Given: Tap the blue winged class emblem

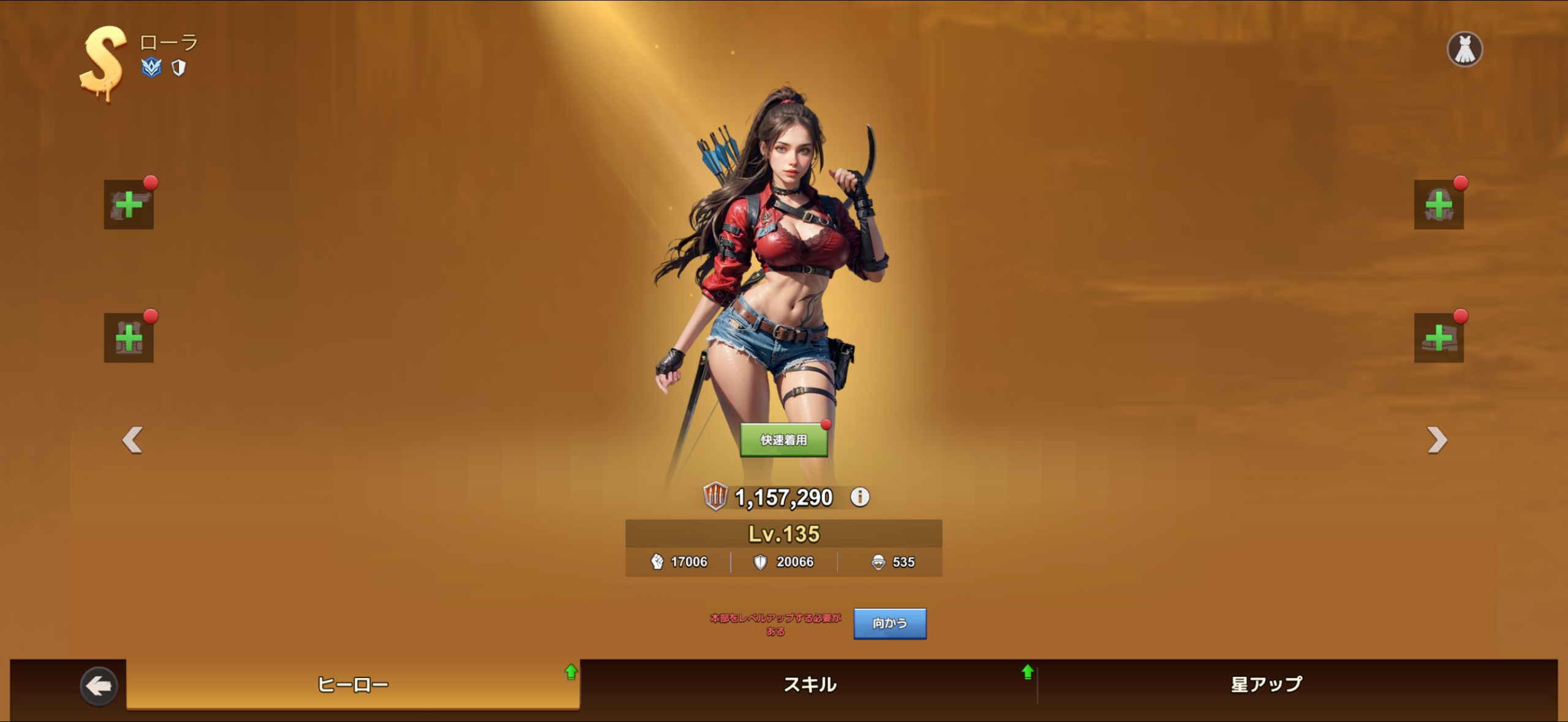Looking at the screenshot, I should [x=151, y=67].
